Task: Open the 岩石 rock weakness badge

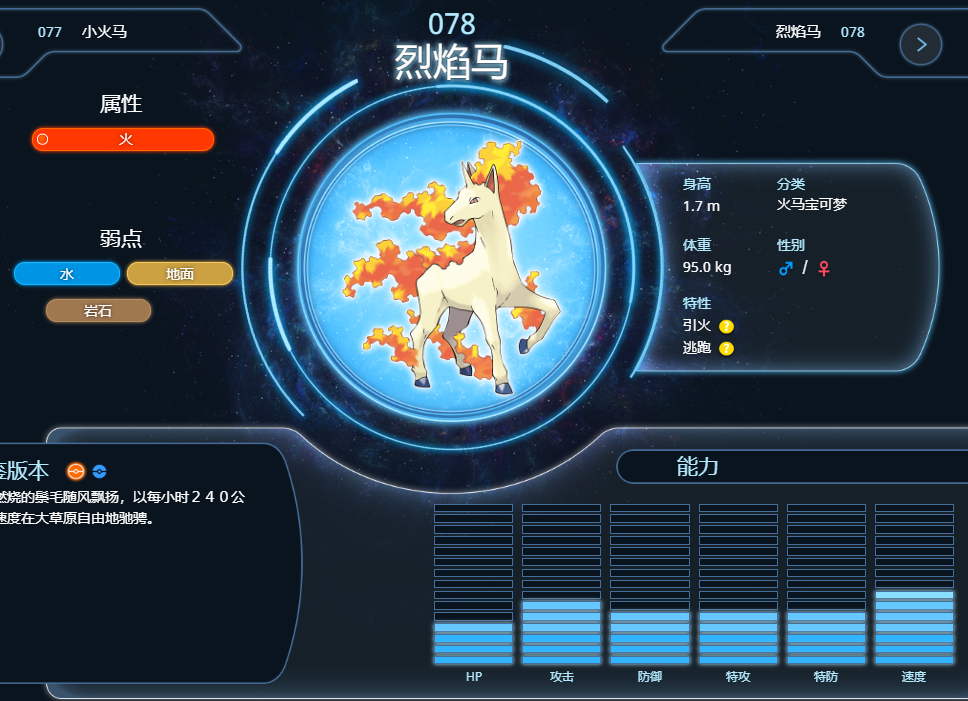Action: (x=98, y=311)
